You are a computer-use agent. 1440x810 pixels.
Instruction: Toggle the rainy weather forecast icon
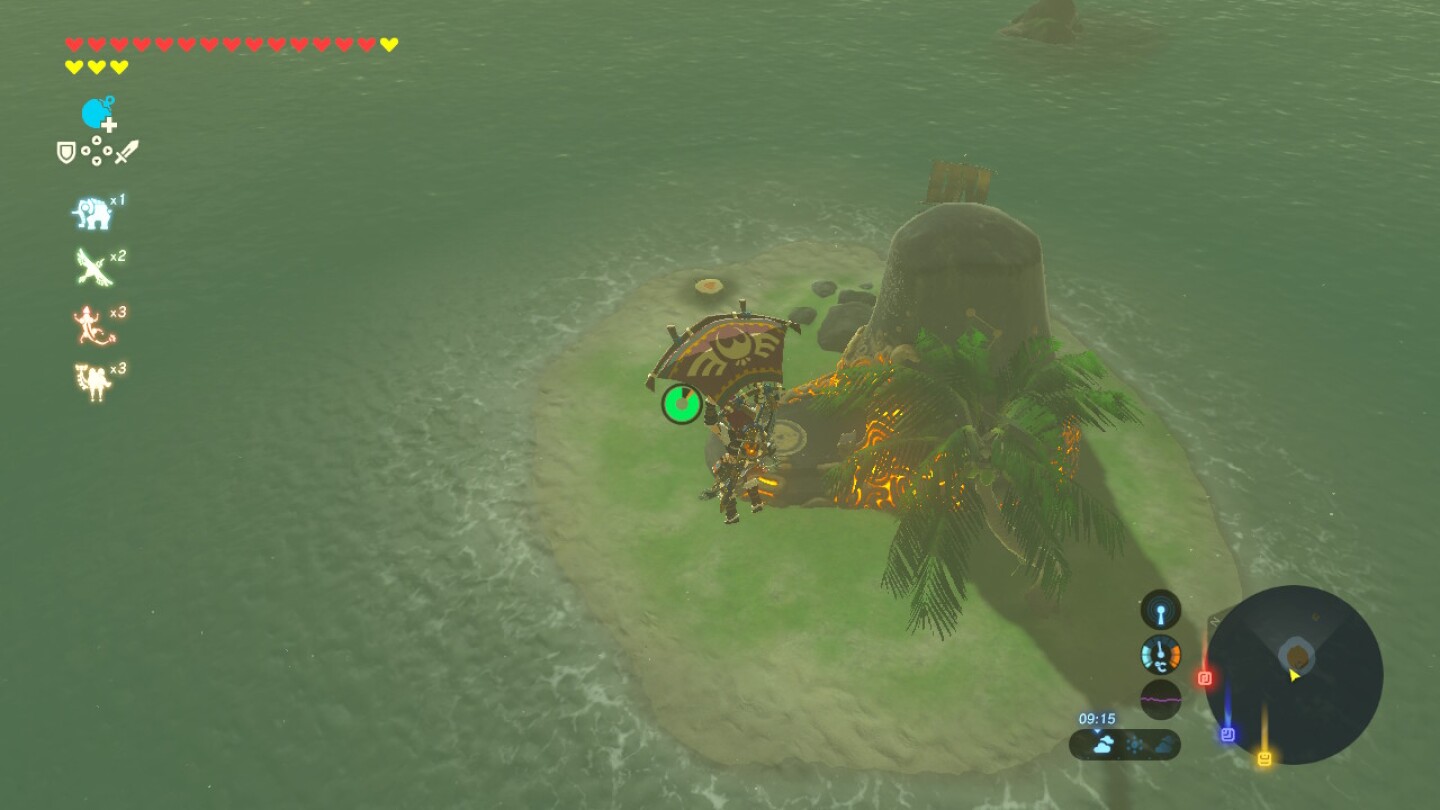[x=1163, y=745]
